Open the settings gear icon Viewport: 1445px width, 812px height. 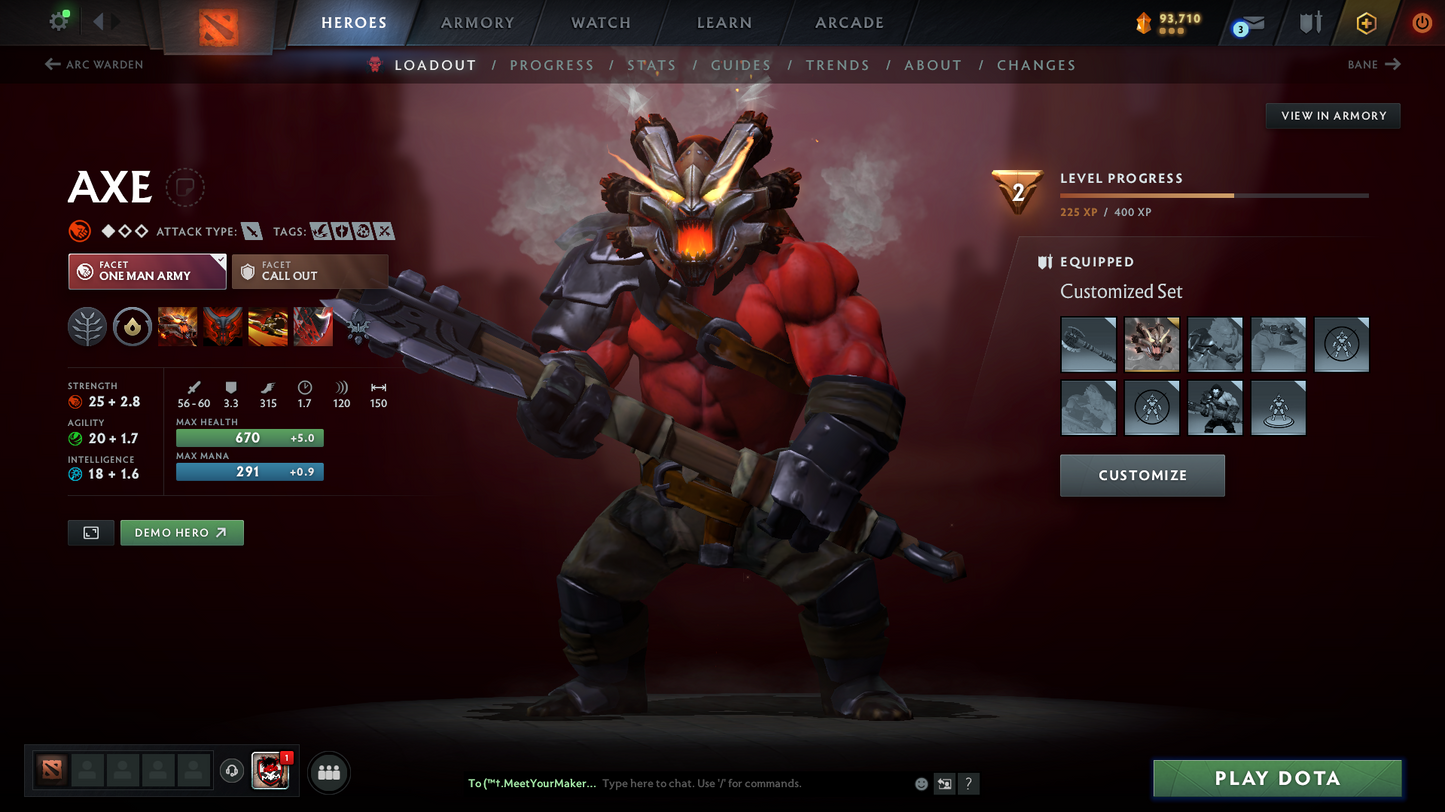point(58,21)
